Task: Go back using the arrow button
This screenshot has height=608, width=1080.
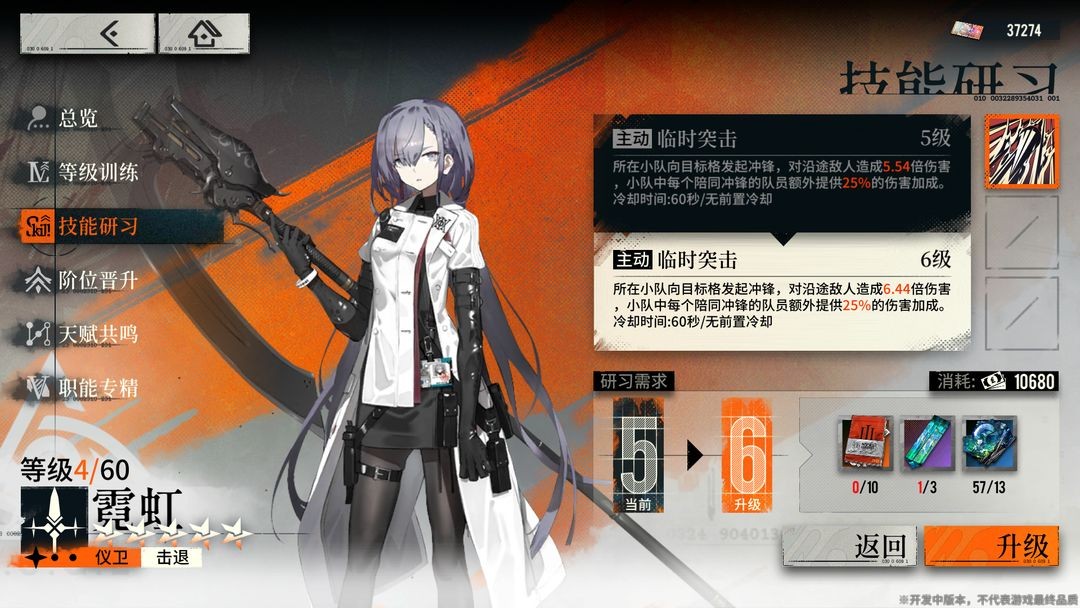Action: pos(86,34)
